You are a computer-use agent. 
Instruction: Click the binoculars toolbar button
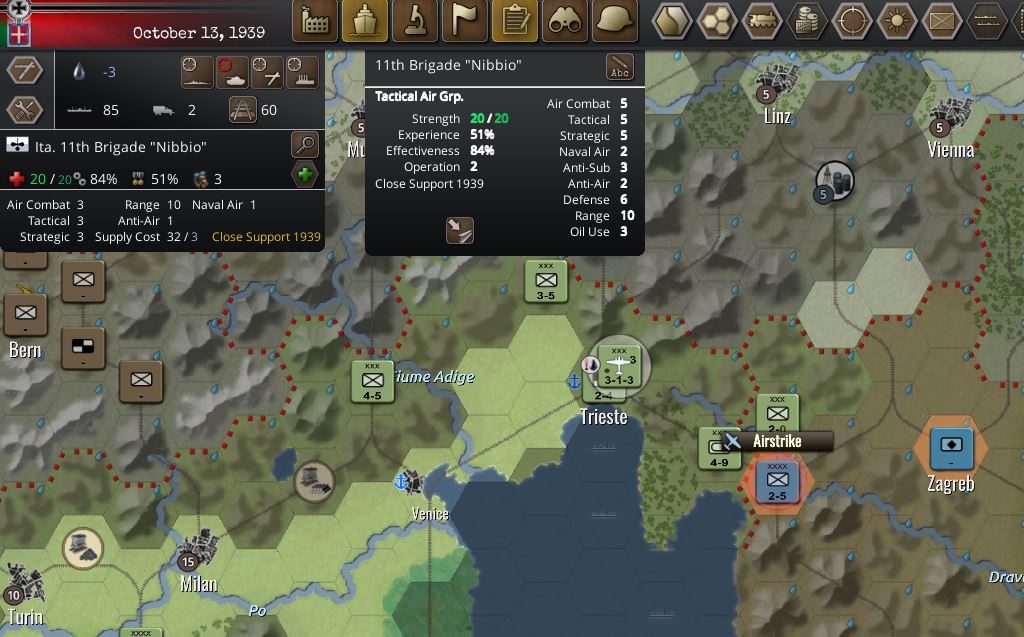coord(566,21)
